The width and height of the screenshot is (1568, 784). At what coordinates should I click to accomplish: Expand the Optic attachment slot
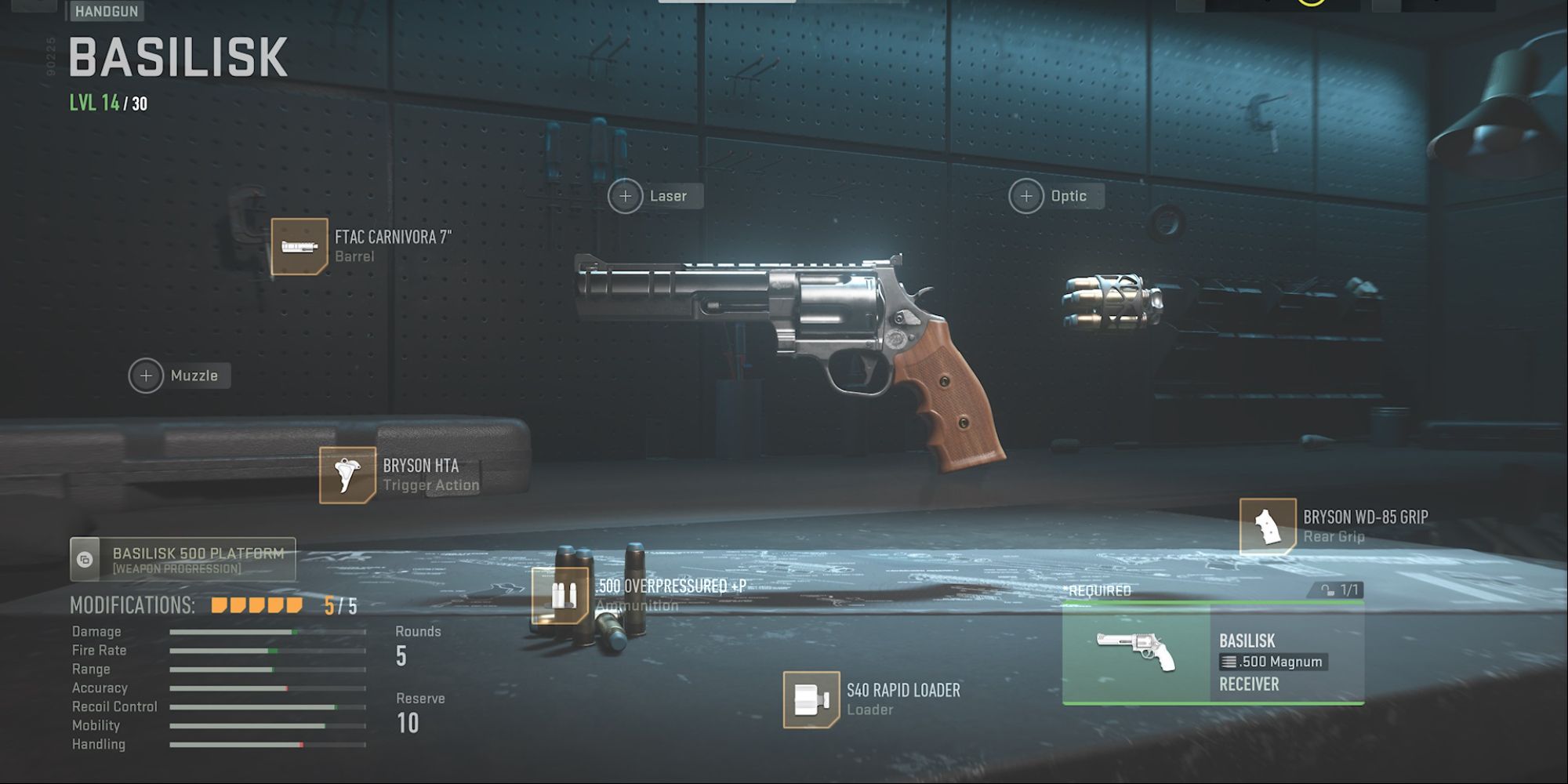coord(1025,195)
